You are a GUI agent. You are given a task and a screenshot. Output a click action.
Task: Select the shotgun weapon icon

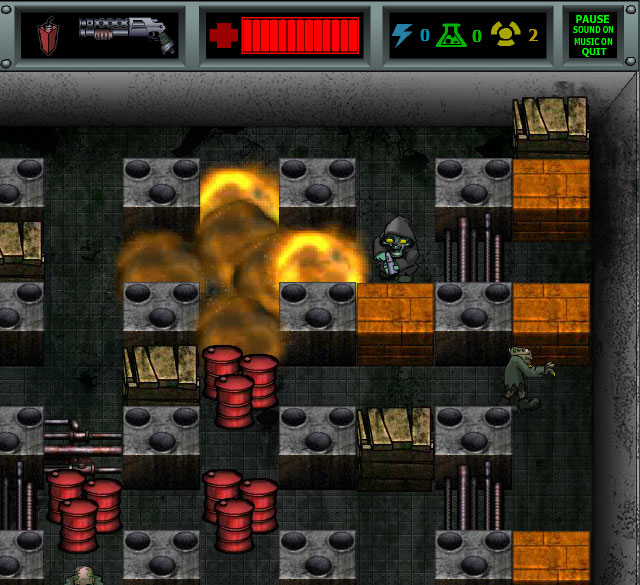[127, 34]
